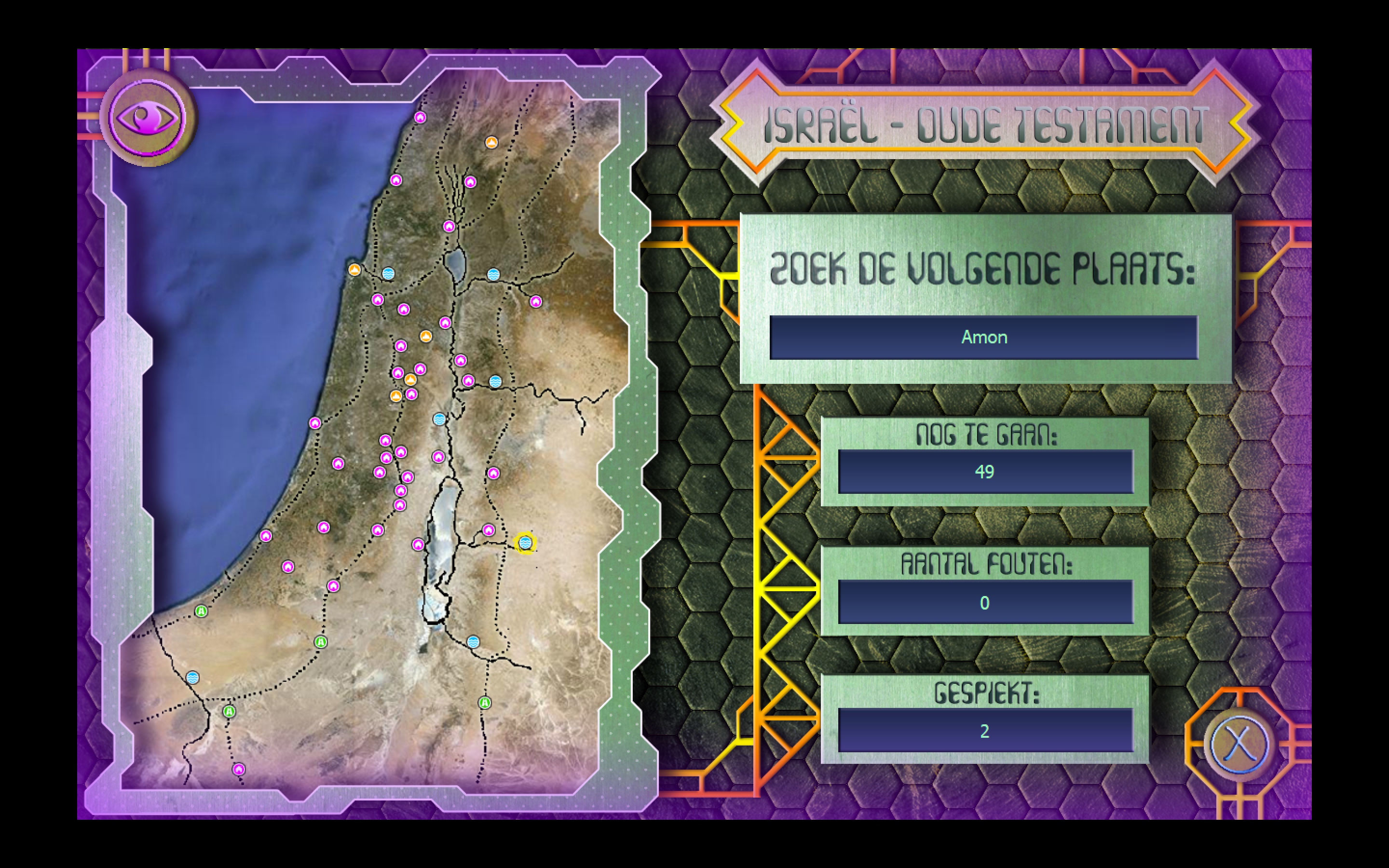Viewport: 1389px width, 868px height.
Task: Close the quiz with the X button
Action: 1238,744
